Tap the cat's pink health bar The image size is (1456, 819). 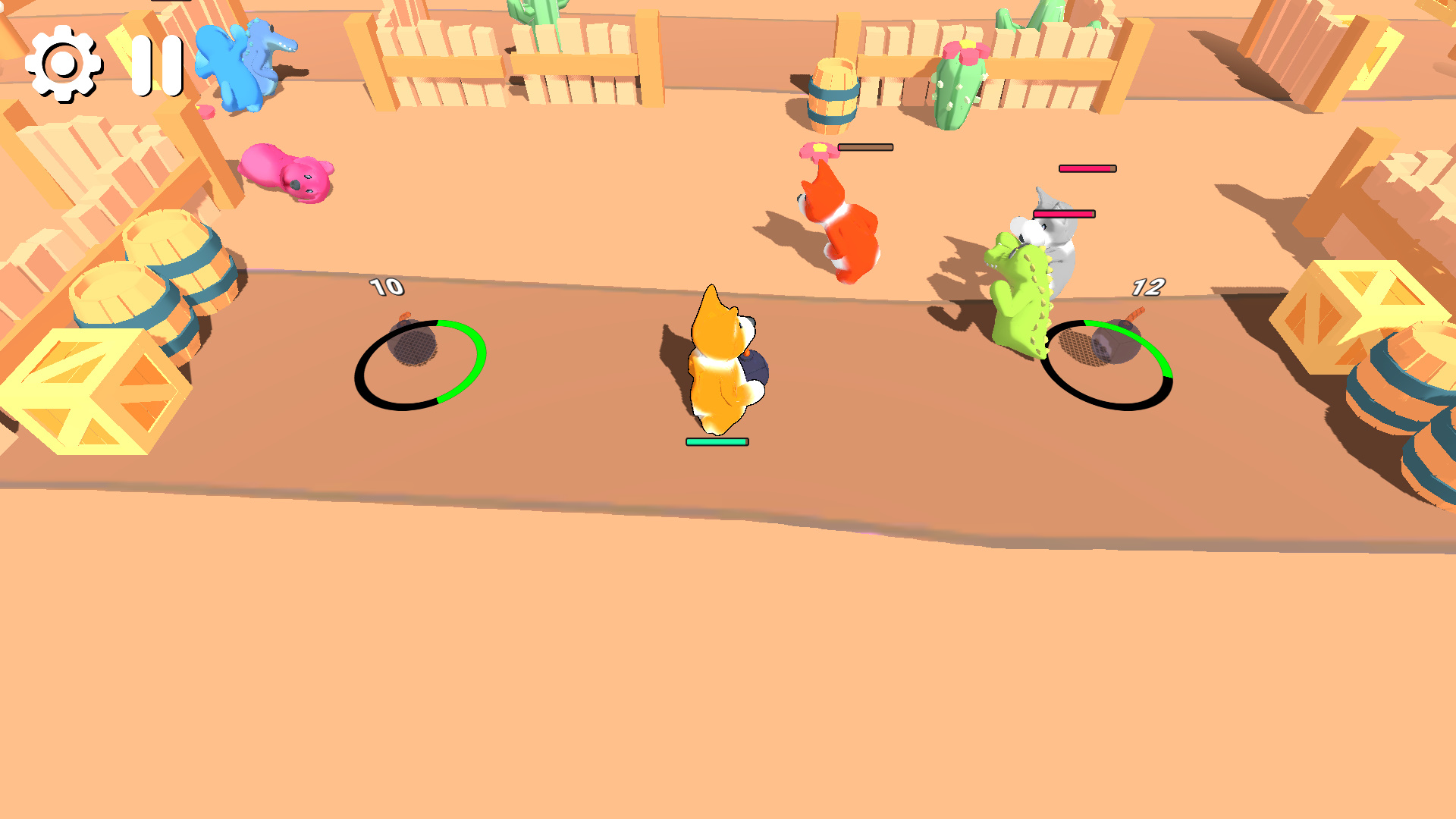(x=1087, y=167)
